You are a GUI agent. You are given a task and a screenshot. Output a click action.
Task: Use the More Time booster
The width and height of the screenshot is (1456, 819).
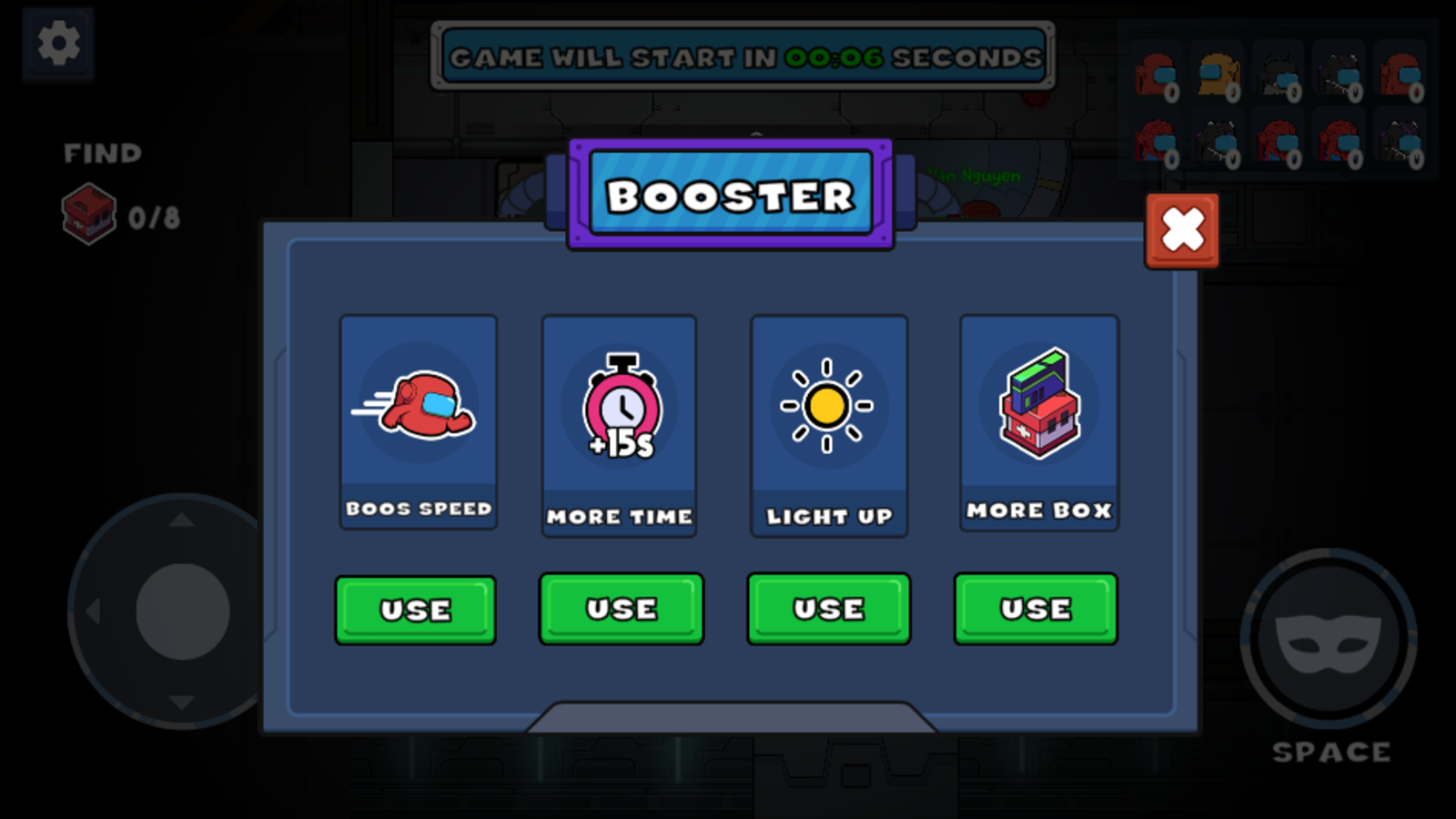[x=622, y=608]
